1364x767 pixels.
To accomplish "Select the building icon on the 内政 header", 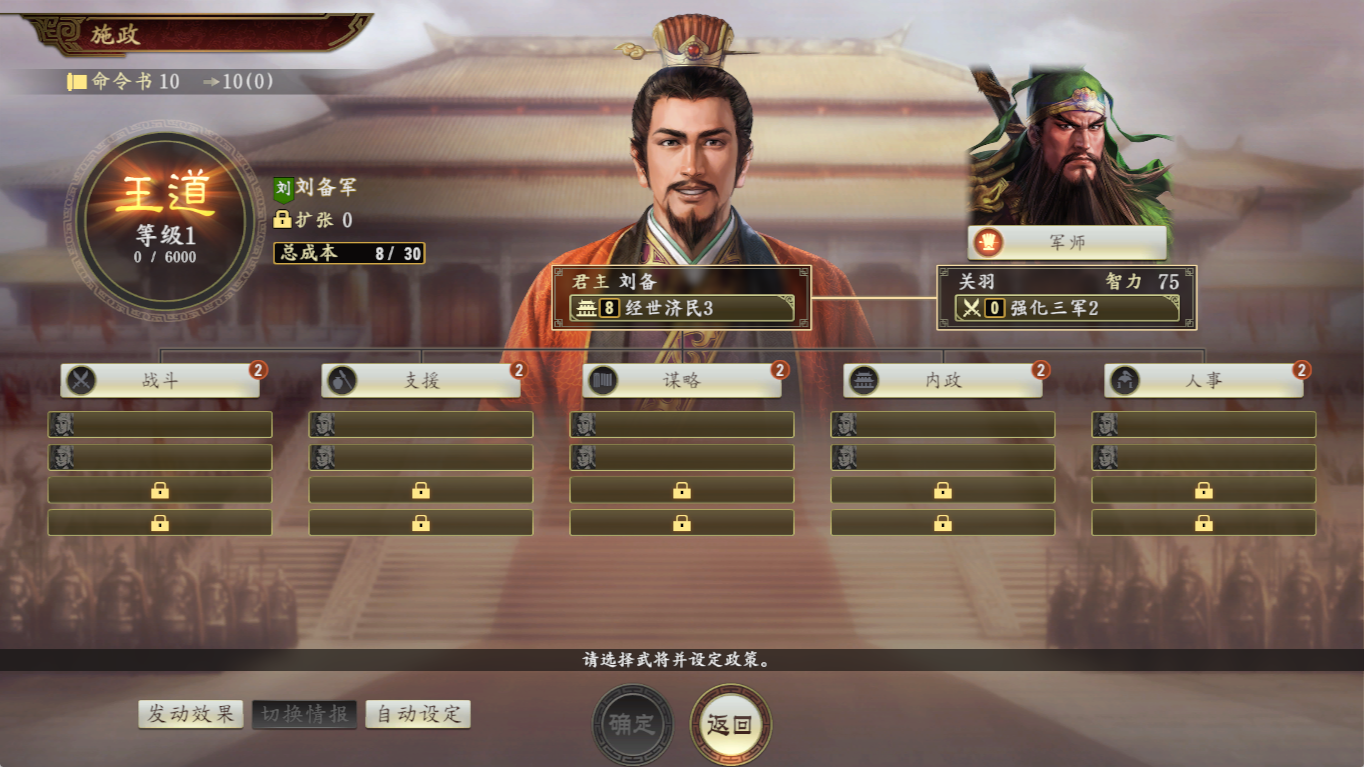I will tap(863, 380).
